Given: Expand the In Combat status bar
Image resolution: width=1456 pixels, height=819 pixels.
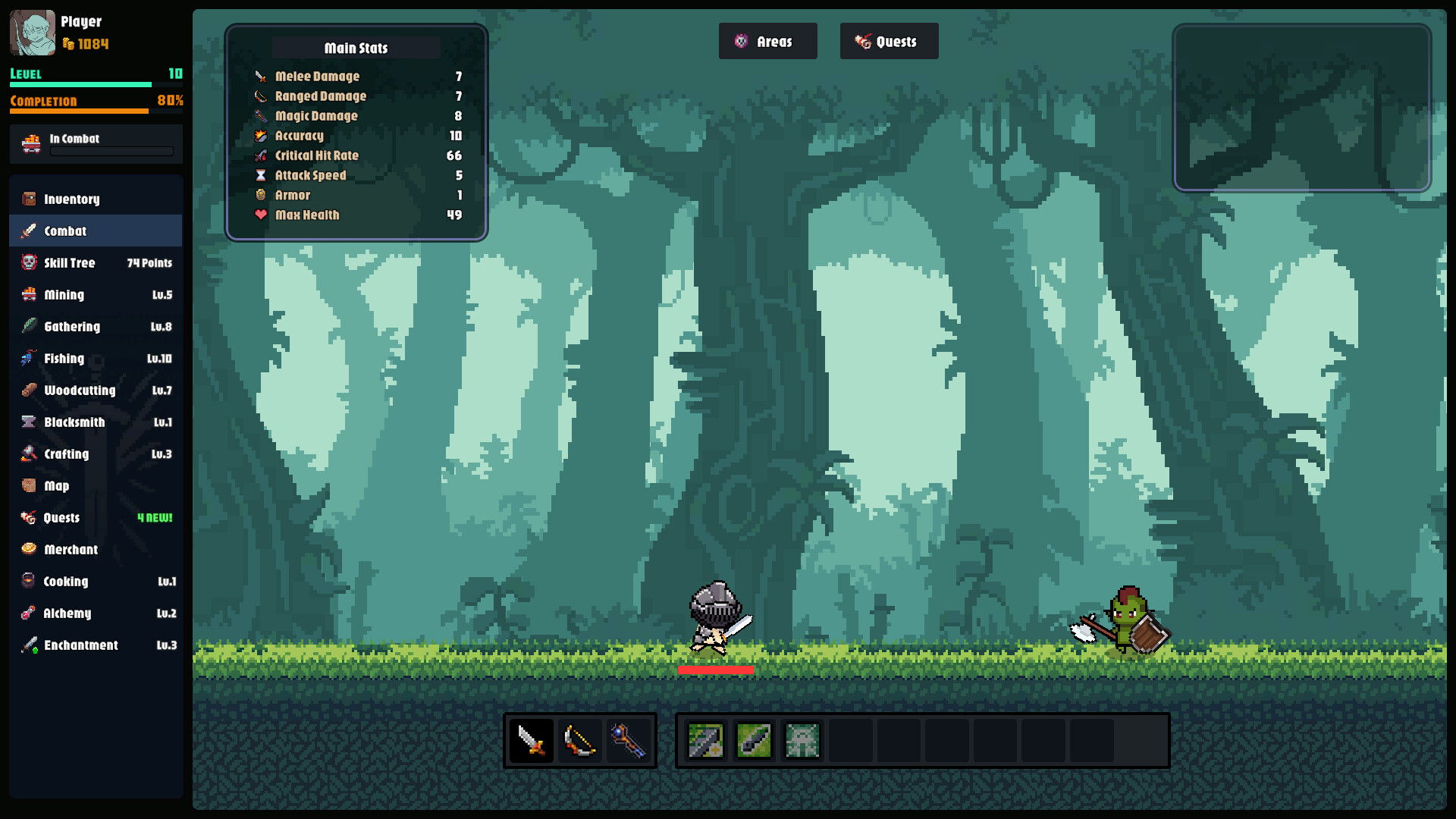Looking at the screenshot, I should tap(95, 144).
